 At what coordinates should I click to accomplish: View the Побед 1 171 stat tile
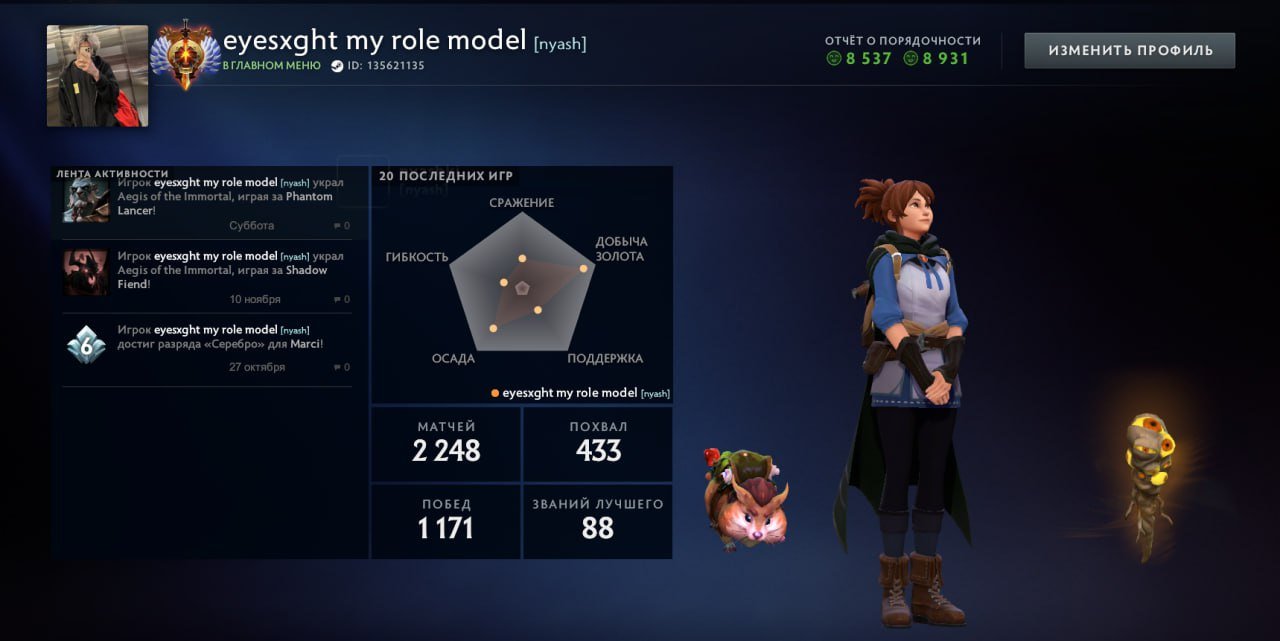click(x=446, y=521)
